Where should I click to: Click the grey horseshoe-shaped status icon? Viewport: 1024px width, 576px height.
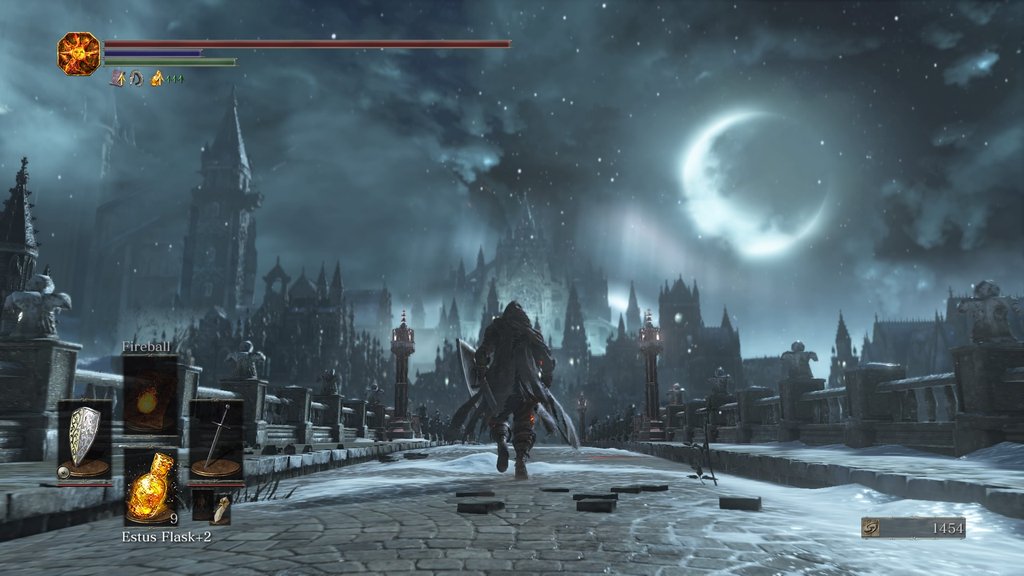136,78
